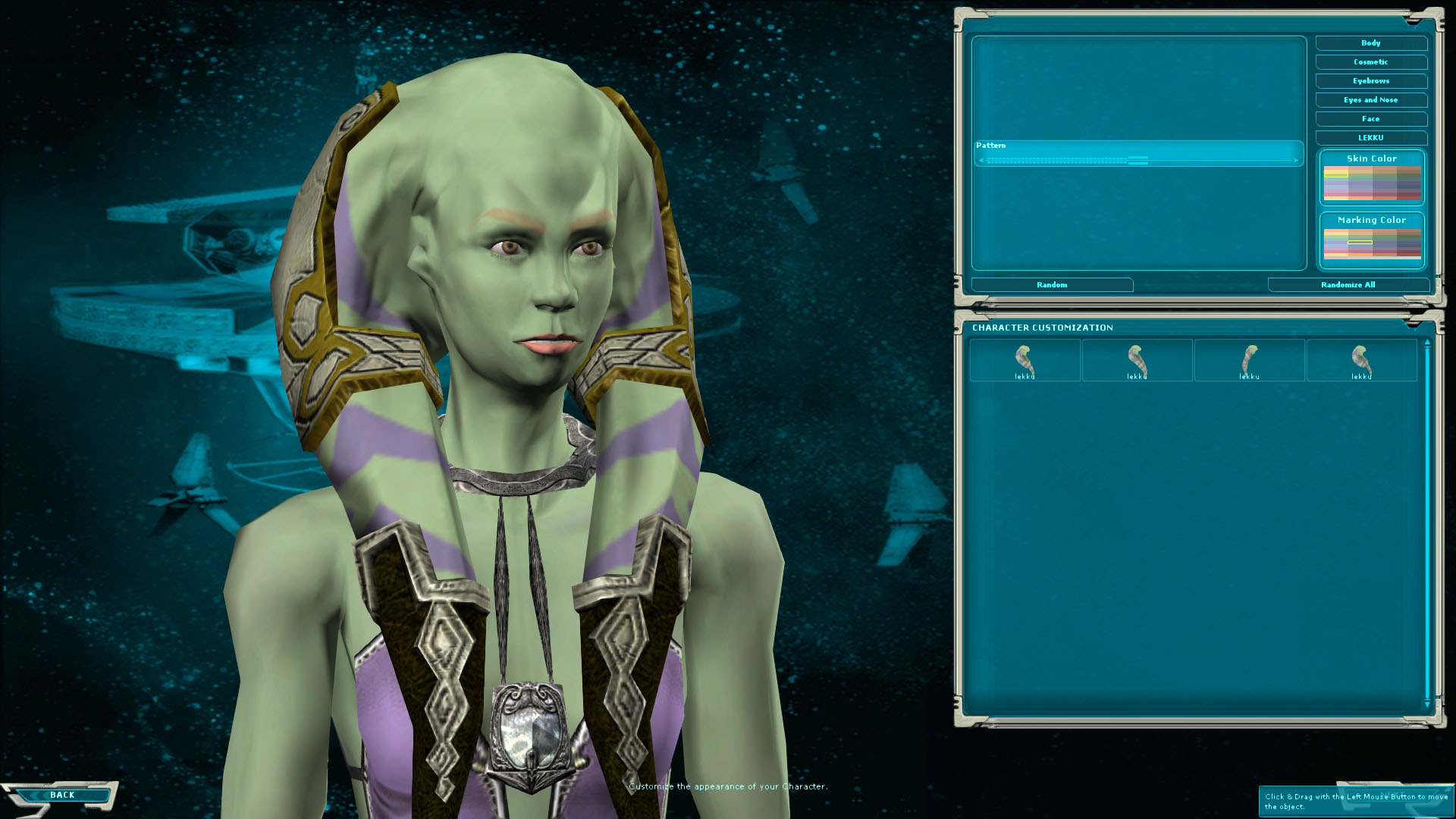Image resolution: width=1456 pixels, height=819 pixels.
Task: Pick a swatch from Marking Color palette
Action: point(1373,243)
